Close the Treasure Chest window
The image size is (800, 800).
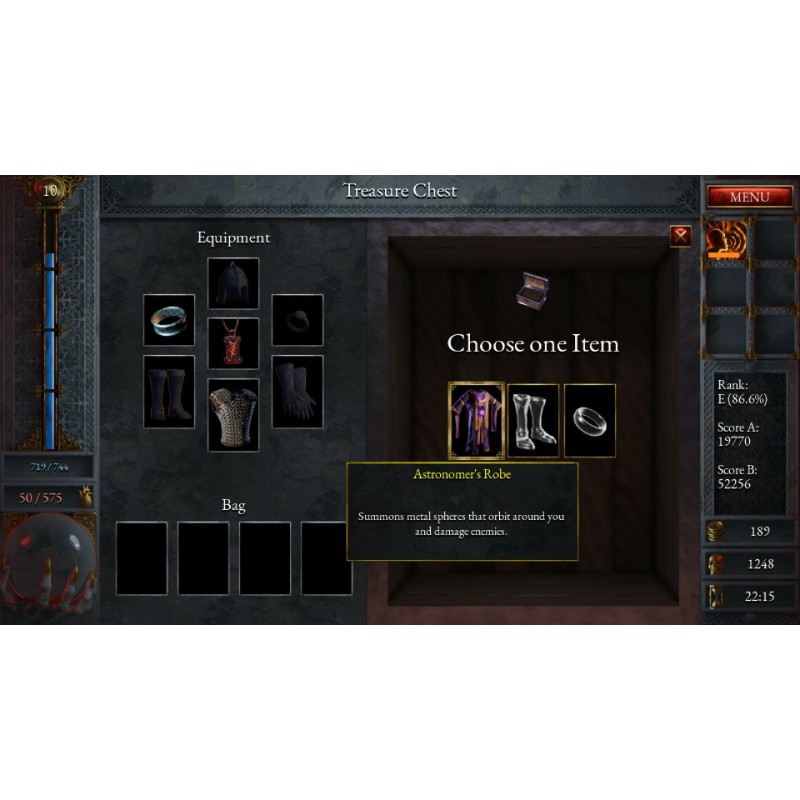(681, 236)
